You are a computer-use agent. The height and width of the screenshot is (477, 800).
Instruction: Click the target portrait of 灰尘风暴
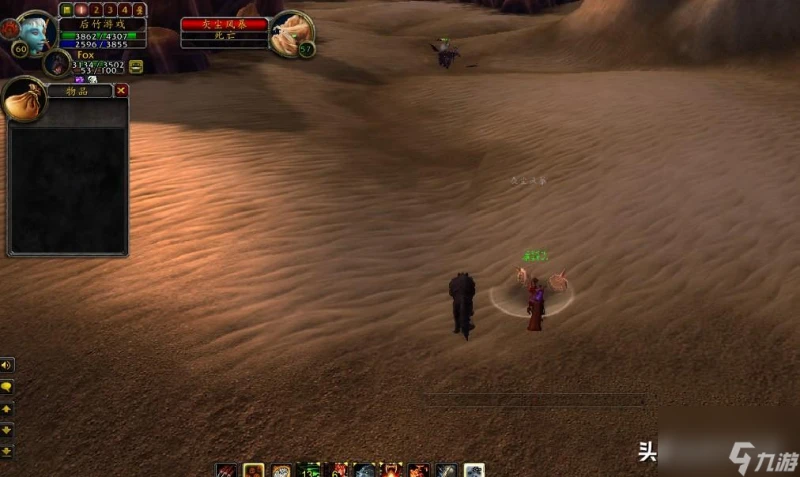click(x=292, y=32)
